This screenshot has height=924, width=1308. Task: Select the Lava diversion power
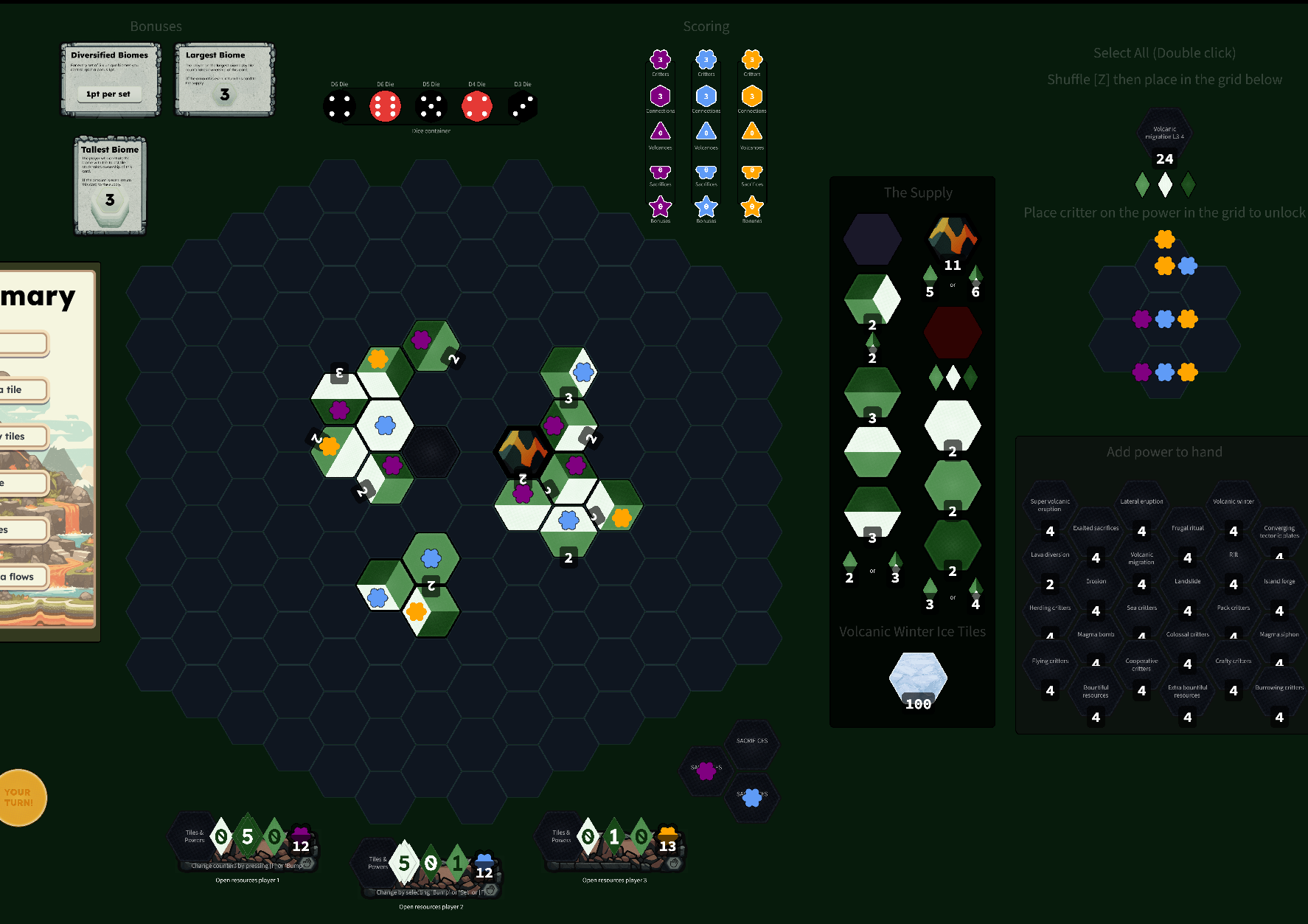click(x=1049, y=561)
